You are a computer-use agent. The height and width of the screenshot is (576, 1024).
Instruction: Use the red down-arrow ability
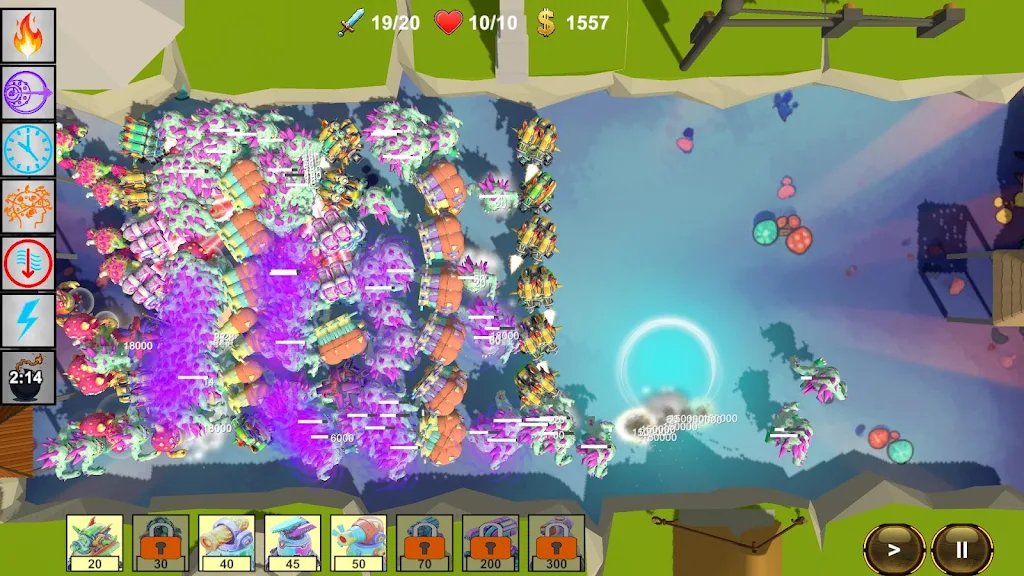pos(28,264)
